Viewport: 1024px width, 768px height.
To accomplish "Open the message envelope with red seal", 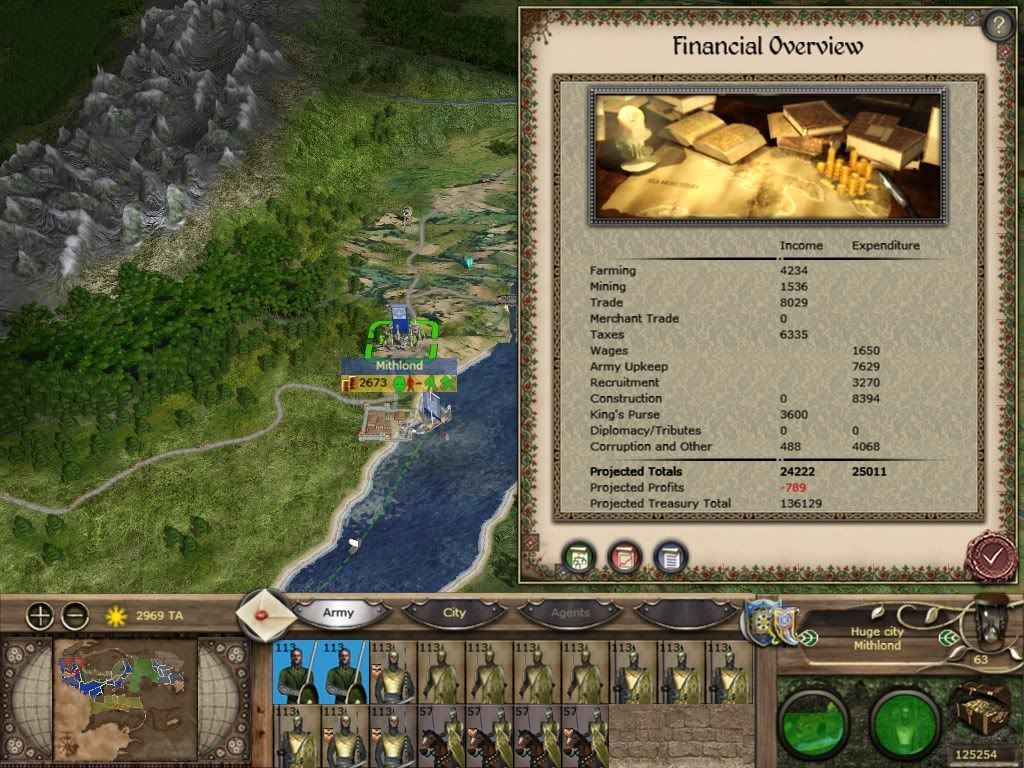I will tap(263, 615).
